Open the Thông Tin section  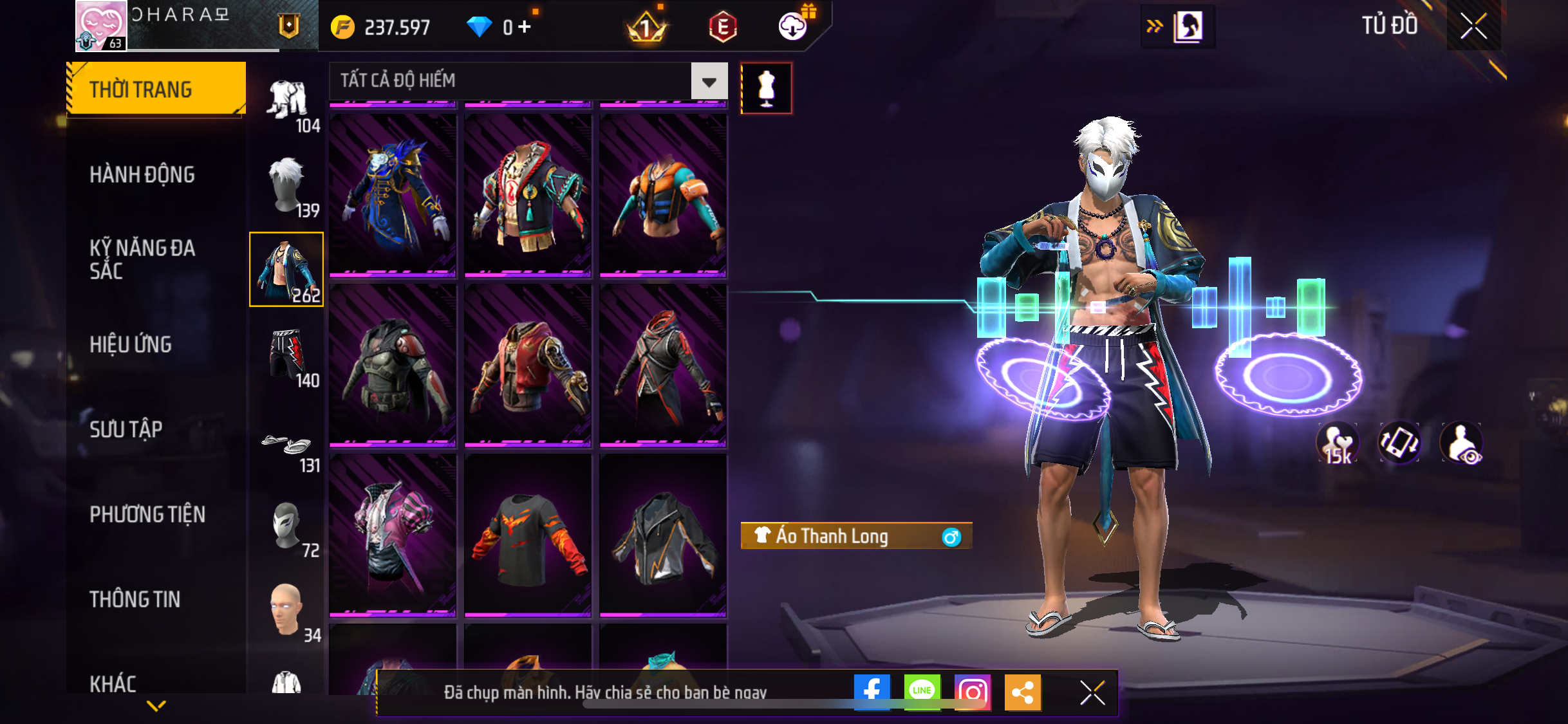tap(135, 599)
